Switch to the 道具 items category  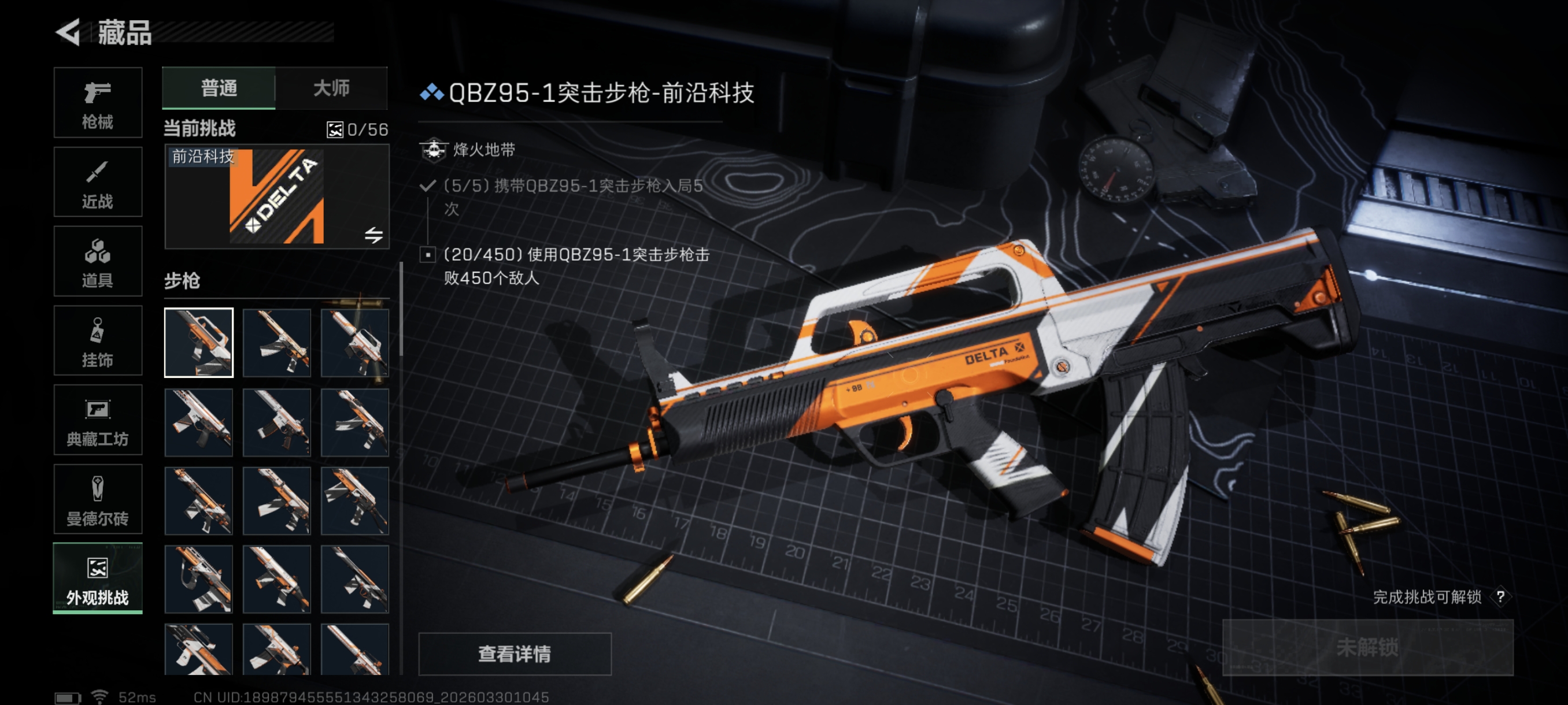[97, 262]
